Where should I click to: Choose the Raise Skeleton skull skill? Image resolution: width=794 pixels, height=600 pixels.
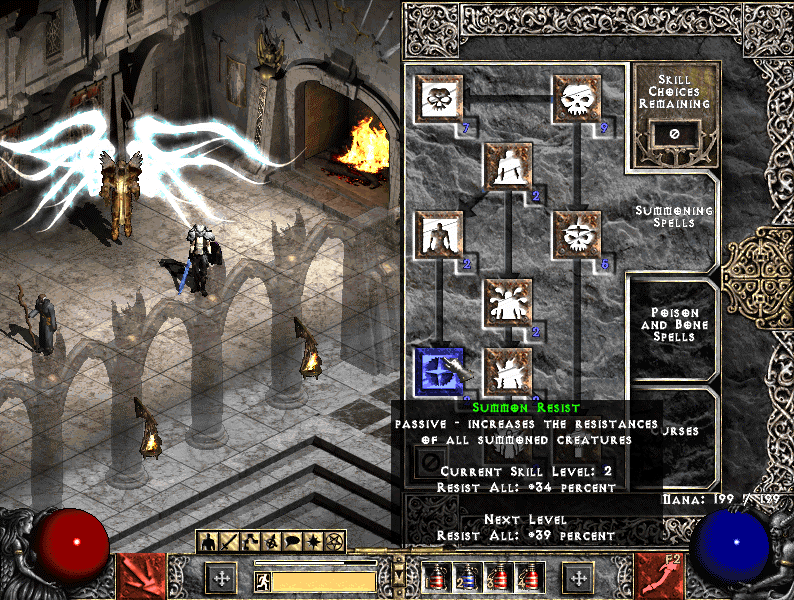pos(577,97)
